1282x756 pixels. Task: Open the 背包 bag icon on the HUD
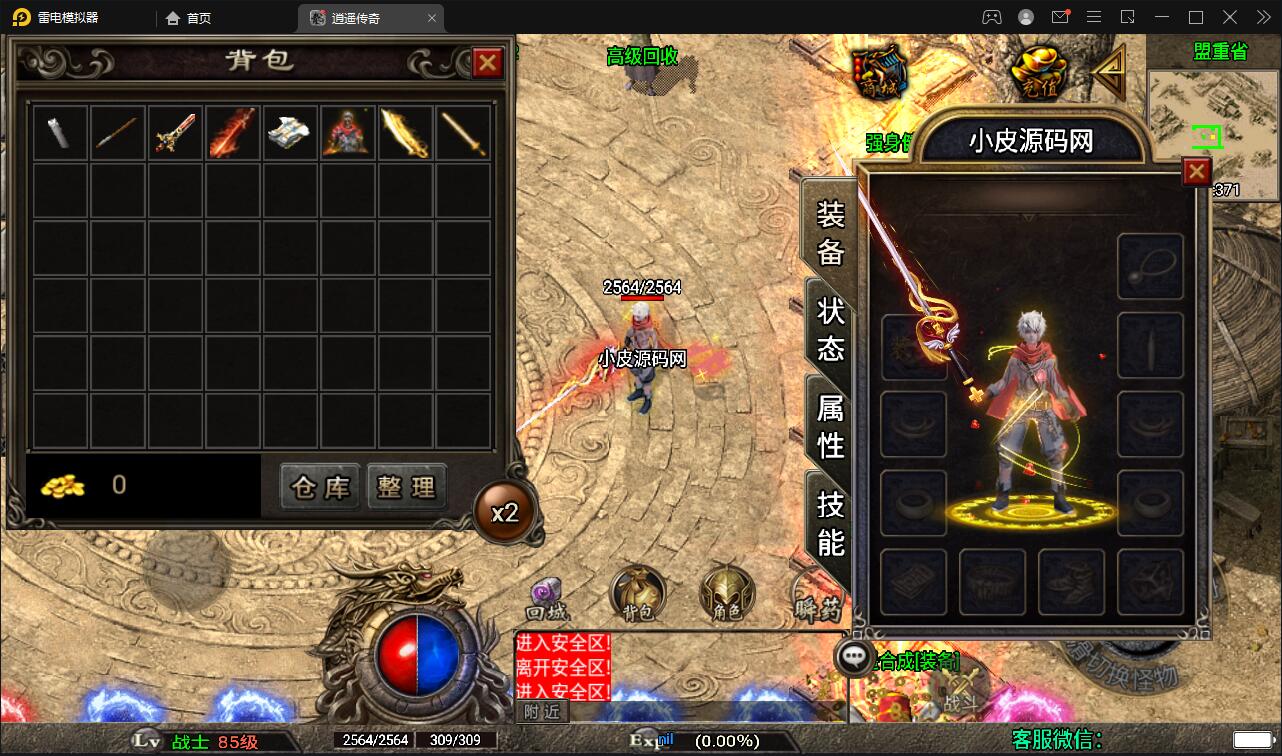click(637, 593)
